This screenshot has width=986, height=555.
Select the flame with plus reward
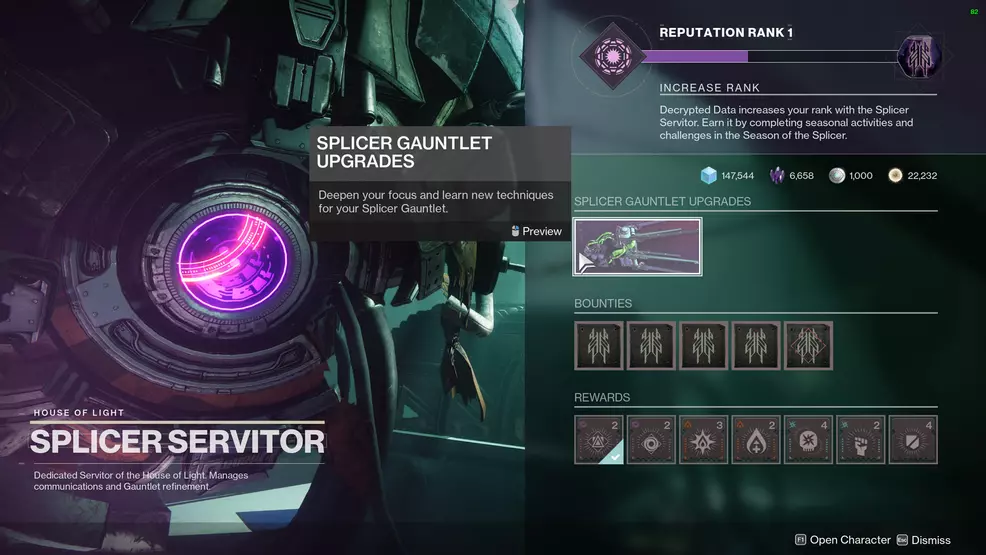tap(756, 440)
